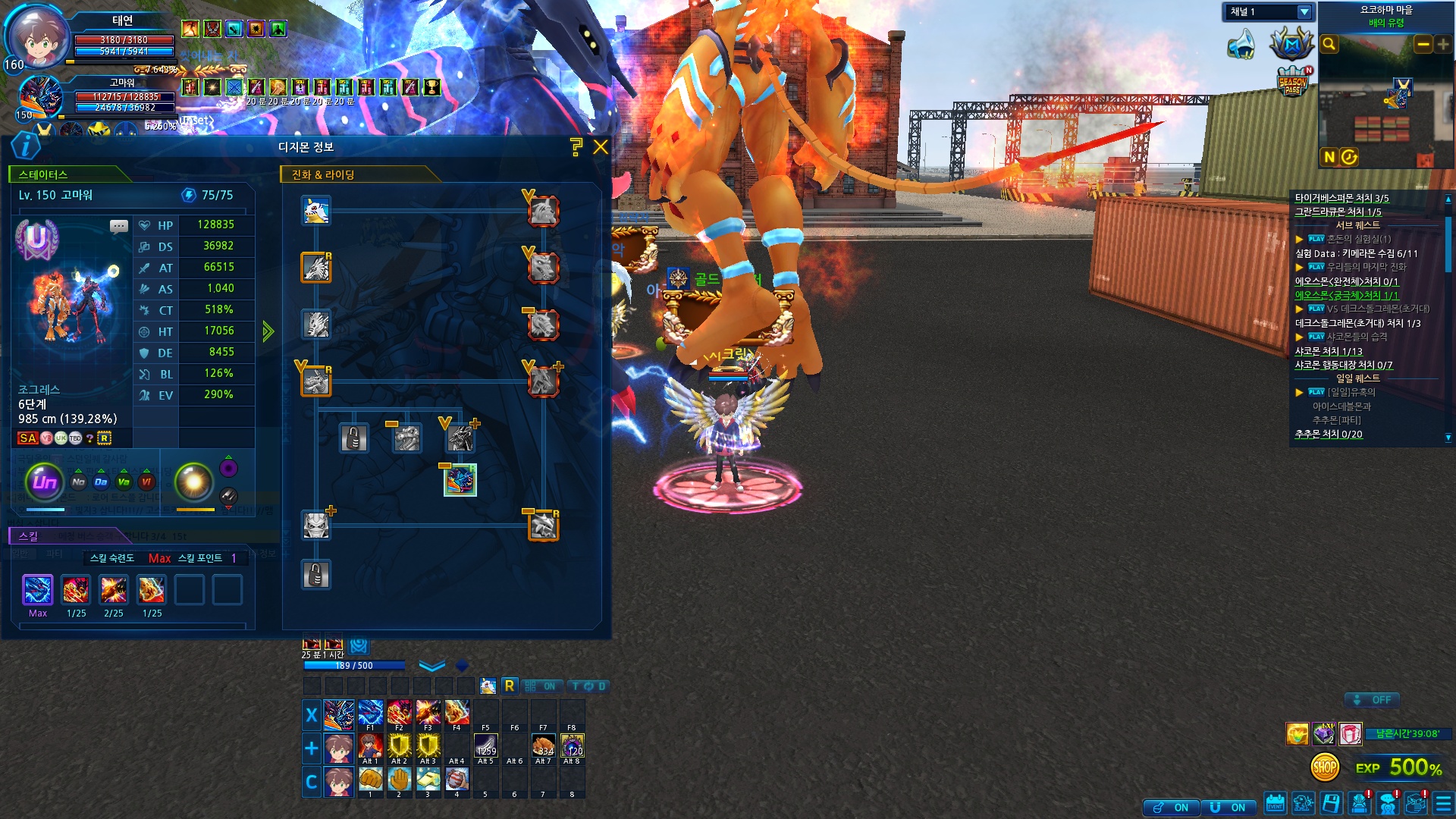The image size is (1456, 819).
Task: Open the EVENT calendar menu icon
Action: 1276,803
